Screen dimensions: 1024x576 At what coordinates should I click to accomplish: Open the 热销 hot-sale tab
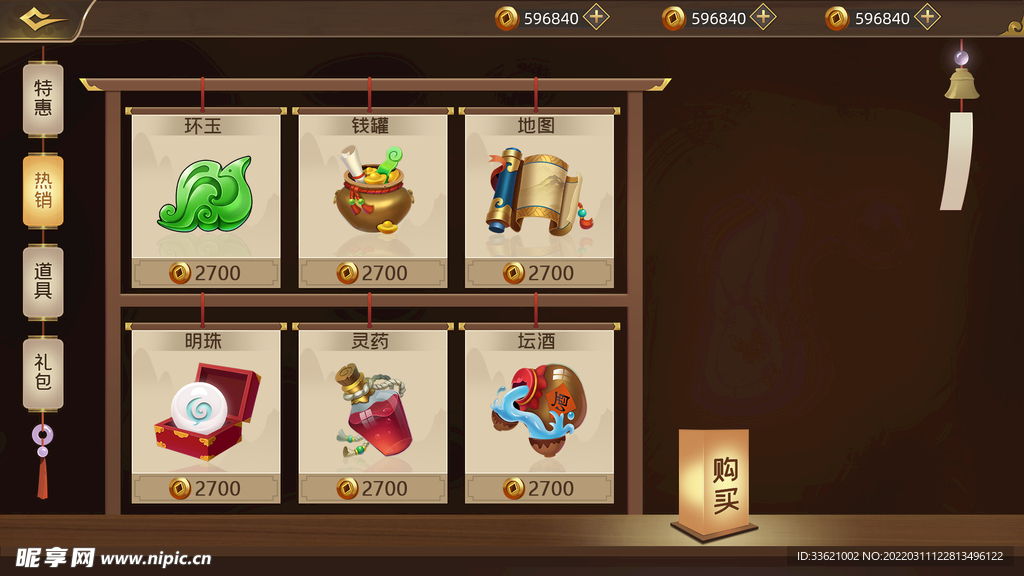coord(43,190)
